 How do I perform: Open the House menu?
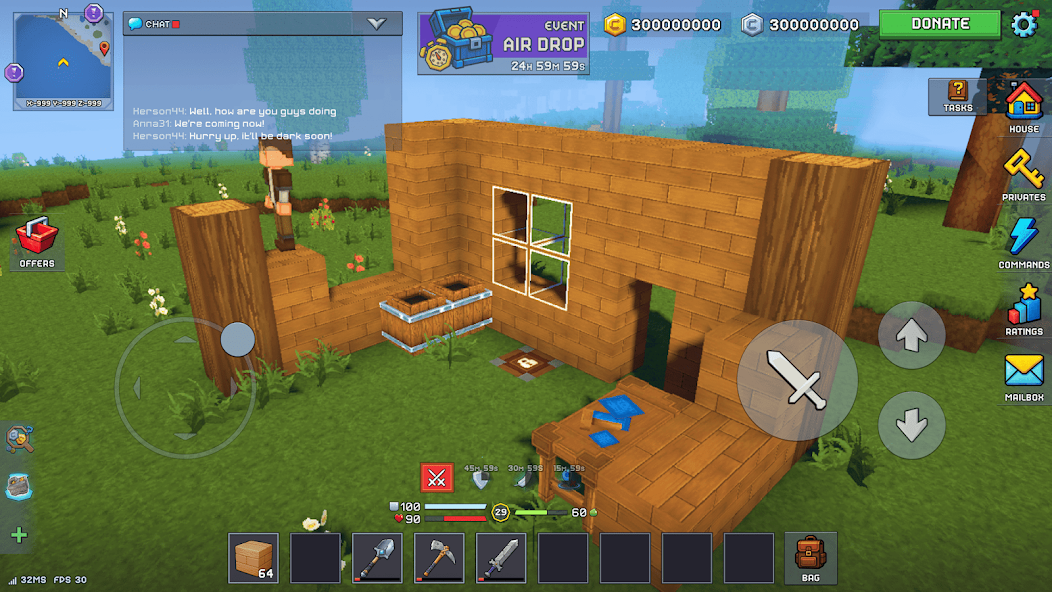tap(1023, 106)
